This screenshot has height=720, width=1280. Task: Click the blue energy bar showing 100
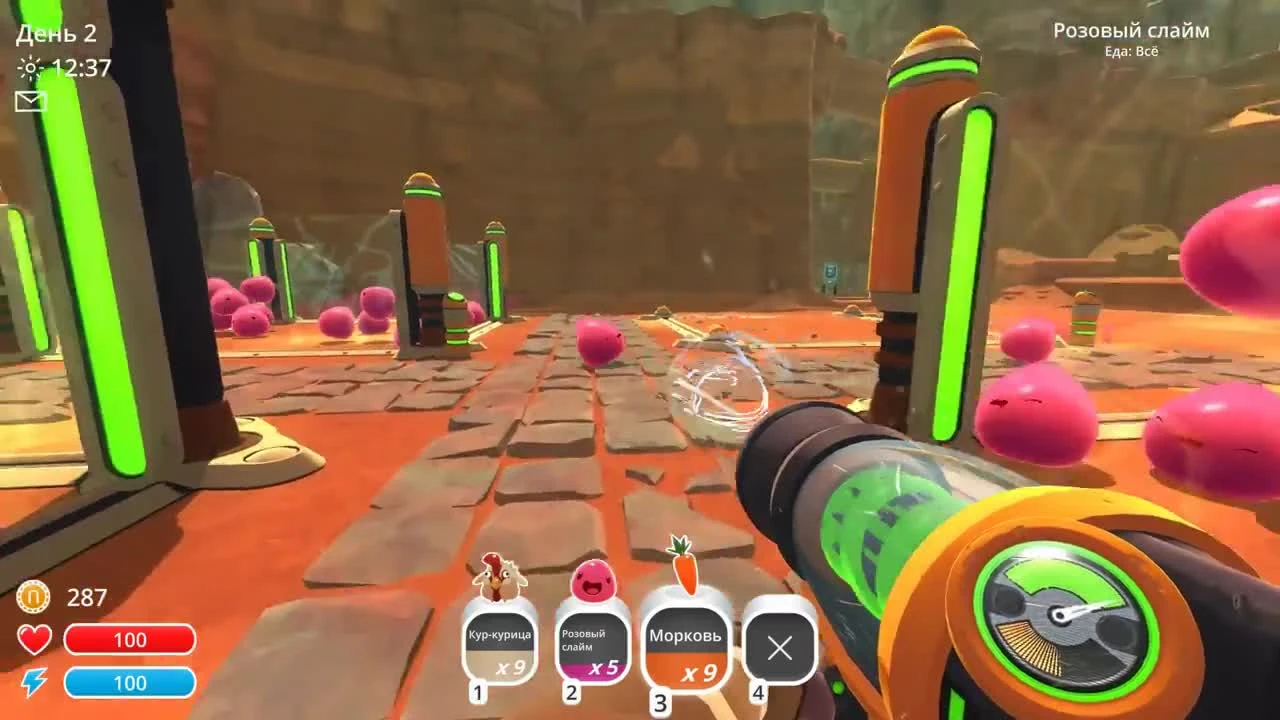click(131, 684)
